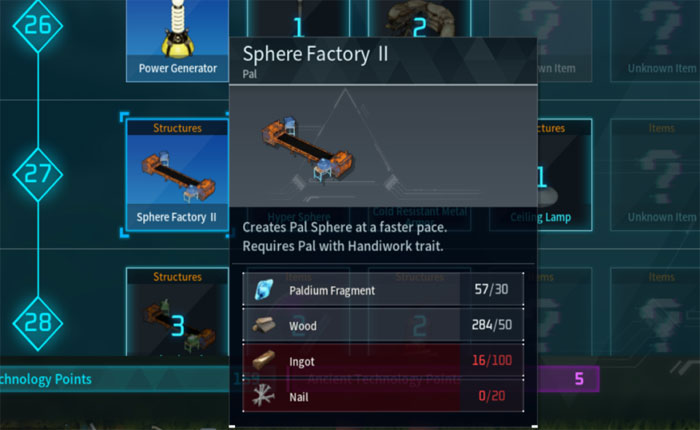Unlock the Sphere Factory II technology

[x=177, y=179]
